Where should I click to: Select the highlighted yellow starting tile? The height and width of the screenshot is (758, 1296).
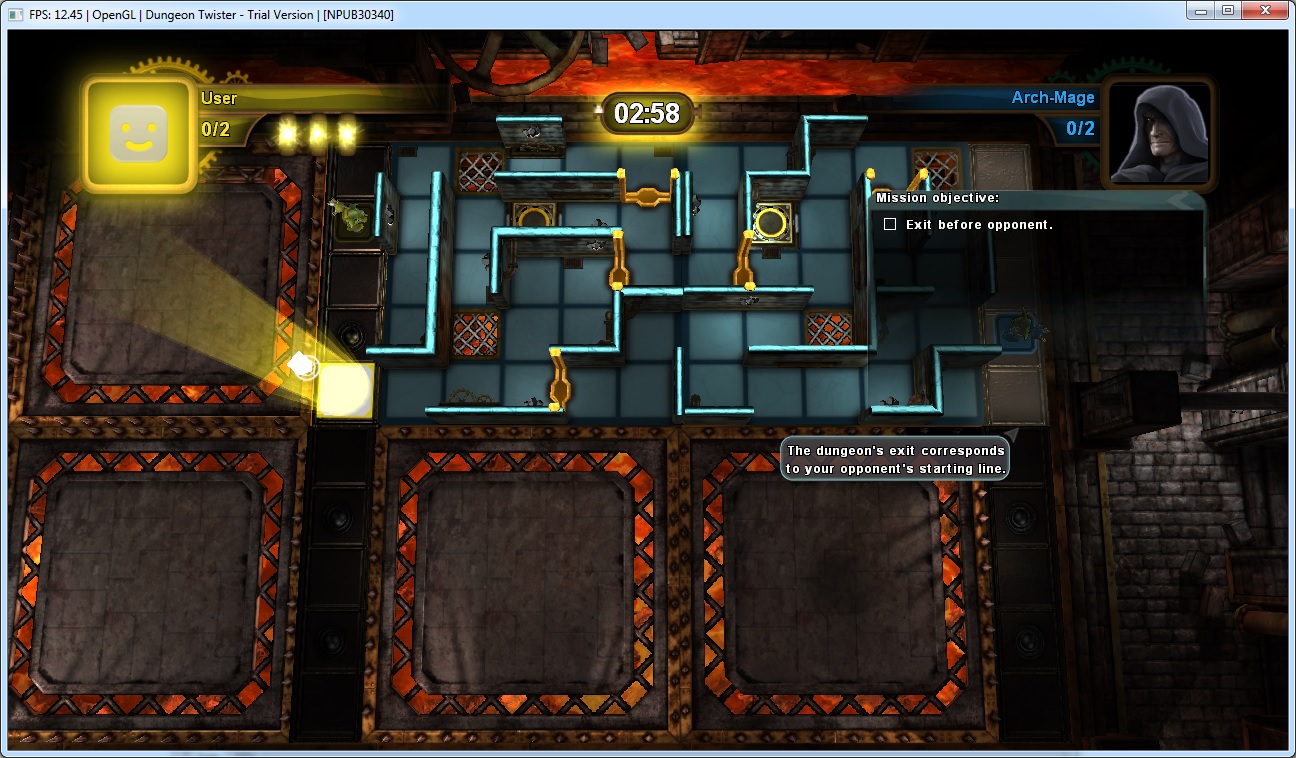click(x=345, y=389)
